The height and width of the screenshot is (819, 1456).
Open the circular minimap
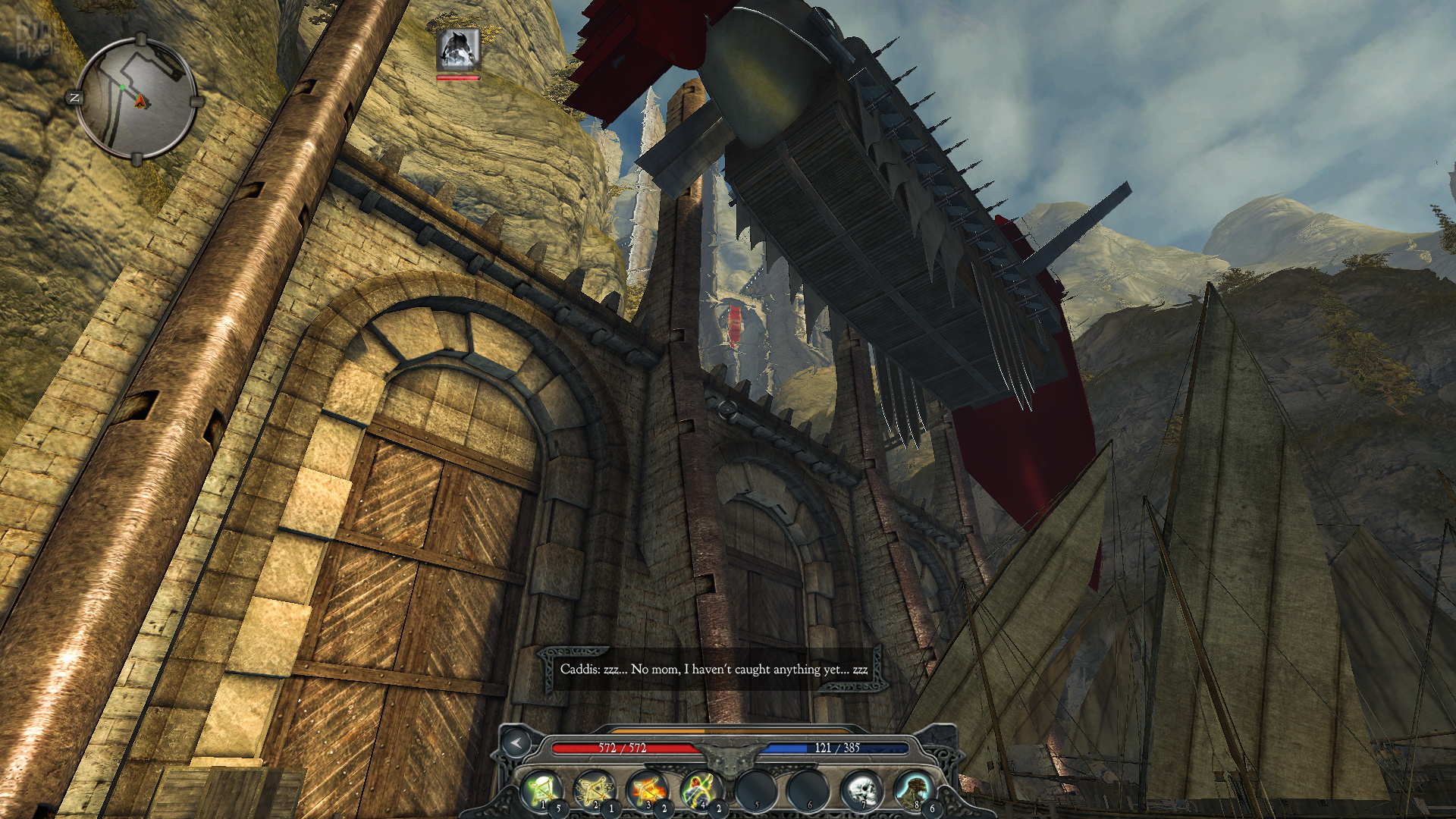pos(136,98)
